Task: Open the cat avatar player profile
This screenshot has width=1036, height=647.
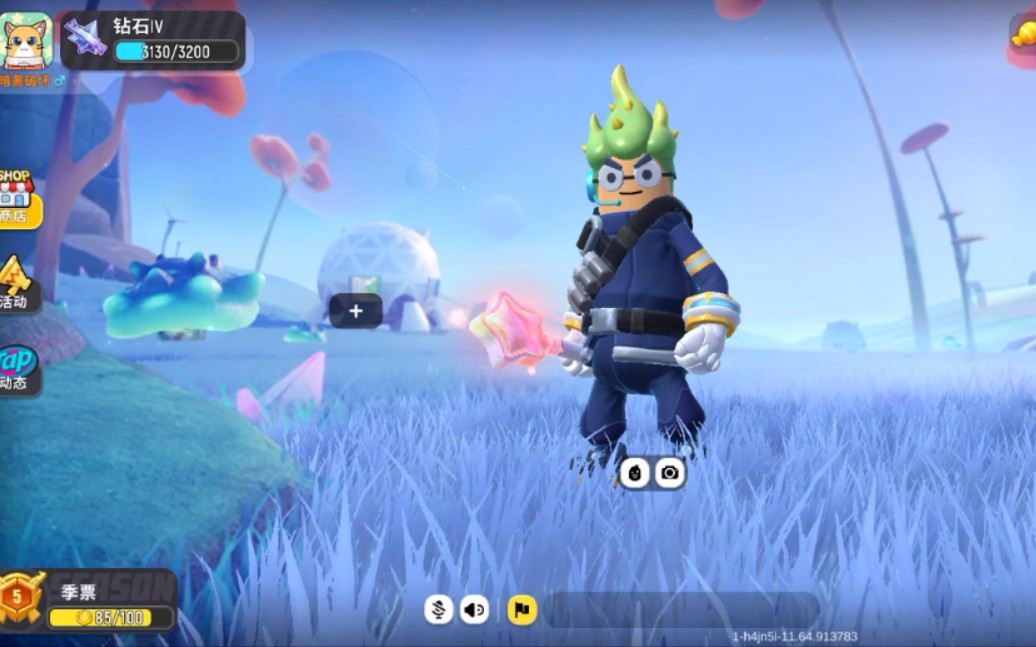Action: pyautogui.click(x=26, y=41)
